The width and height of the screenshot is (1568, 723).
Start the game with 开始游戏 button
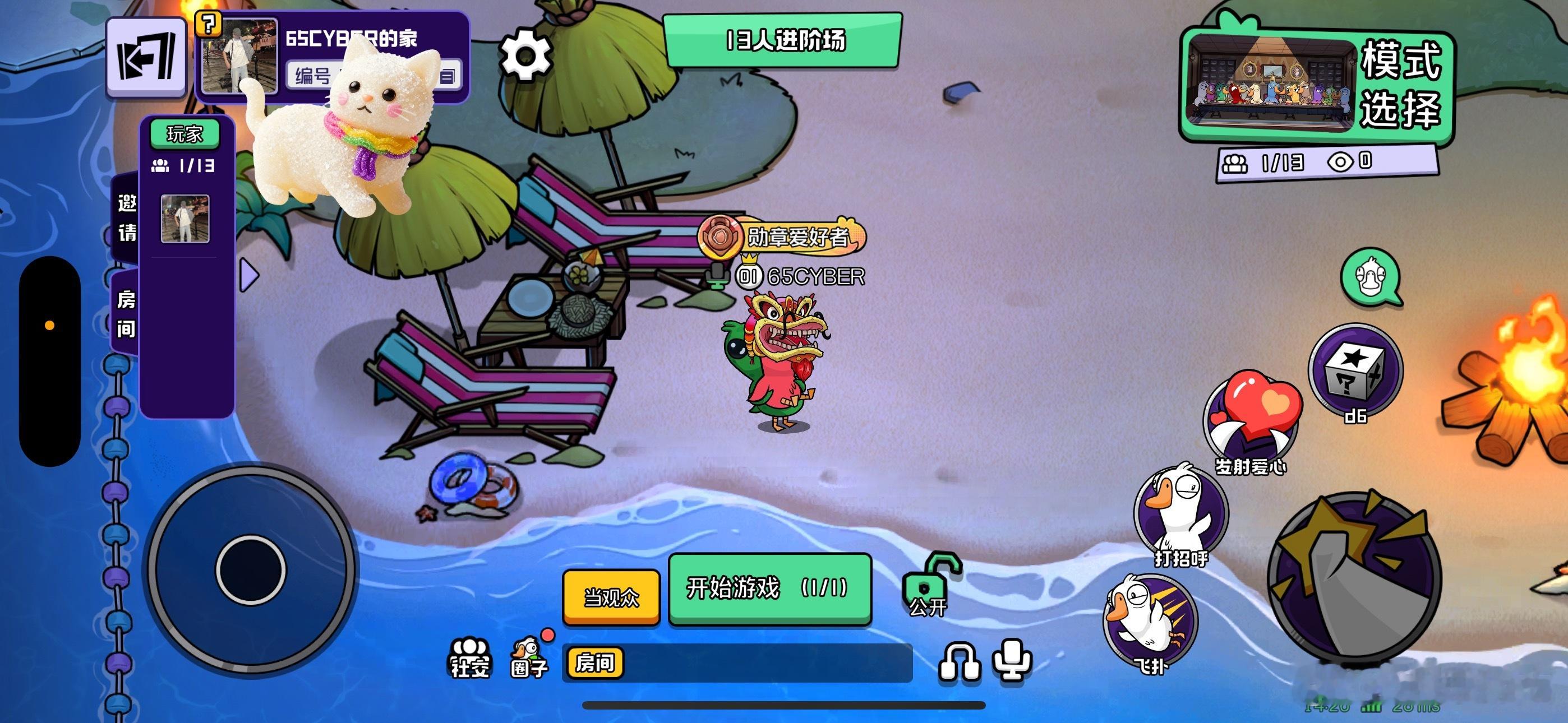coord(769,588)
